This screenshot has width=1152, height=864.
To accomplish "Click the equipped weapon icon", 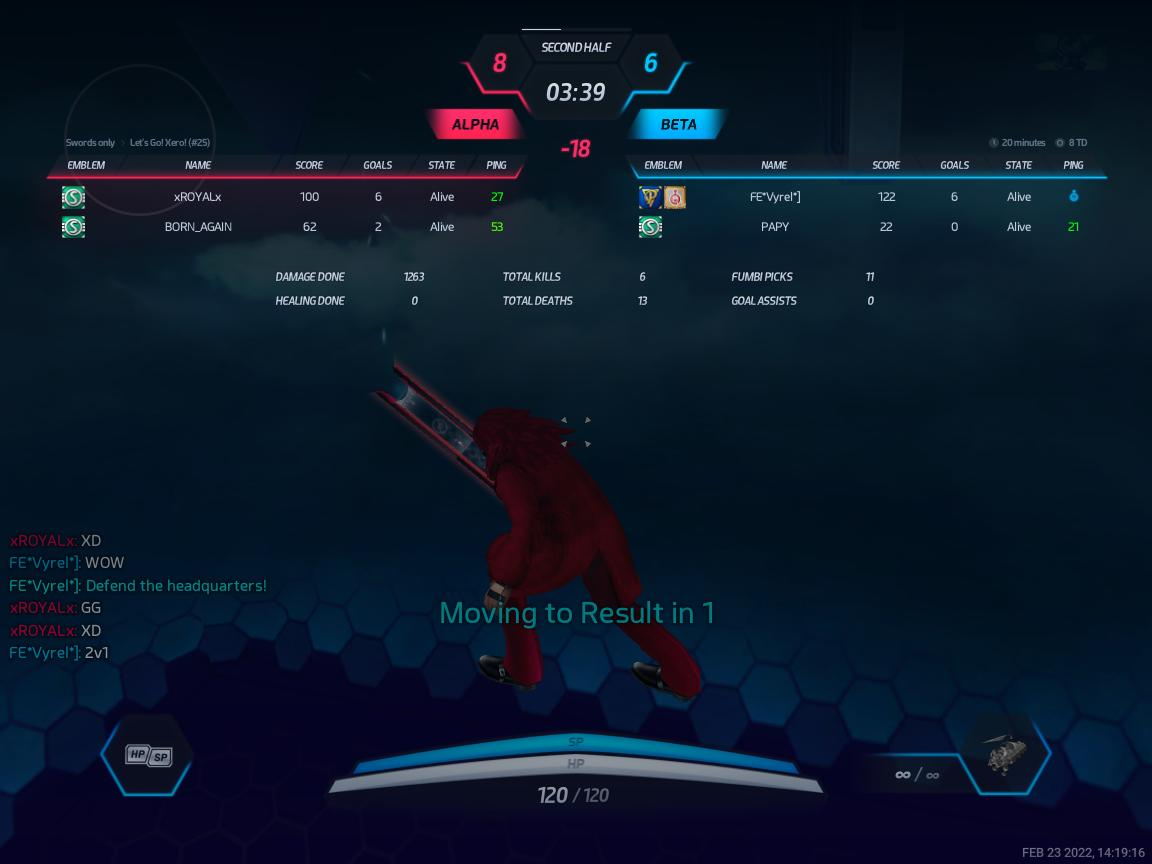I will (1003, 755).
